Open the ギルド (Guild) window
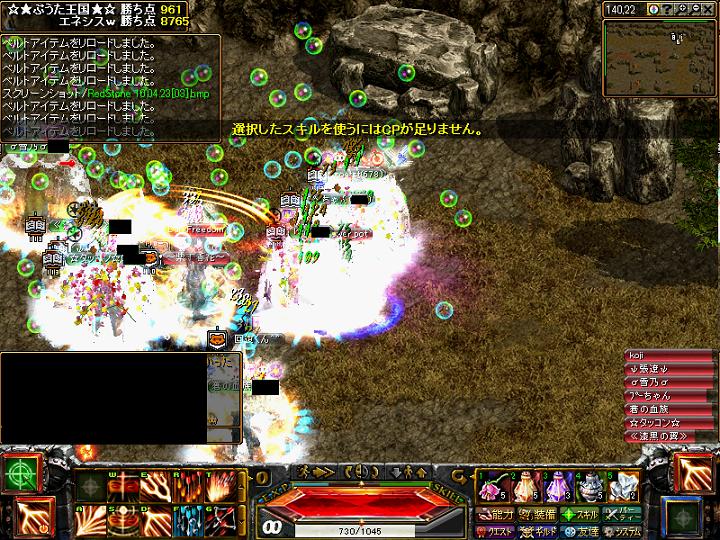720x540 pixels. click(536, 531)
